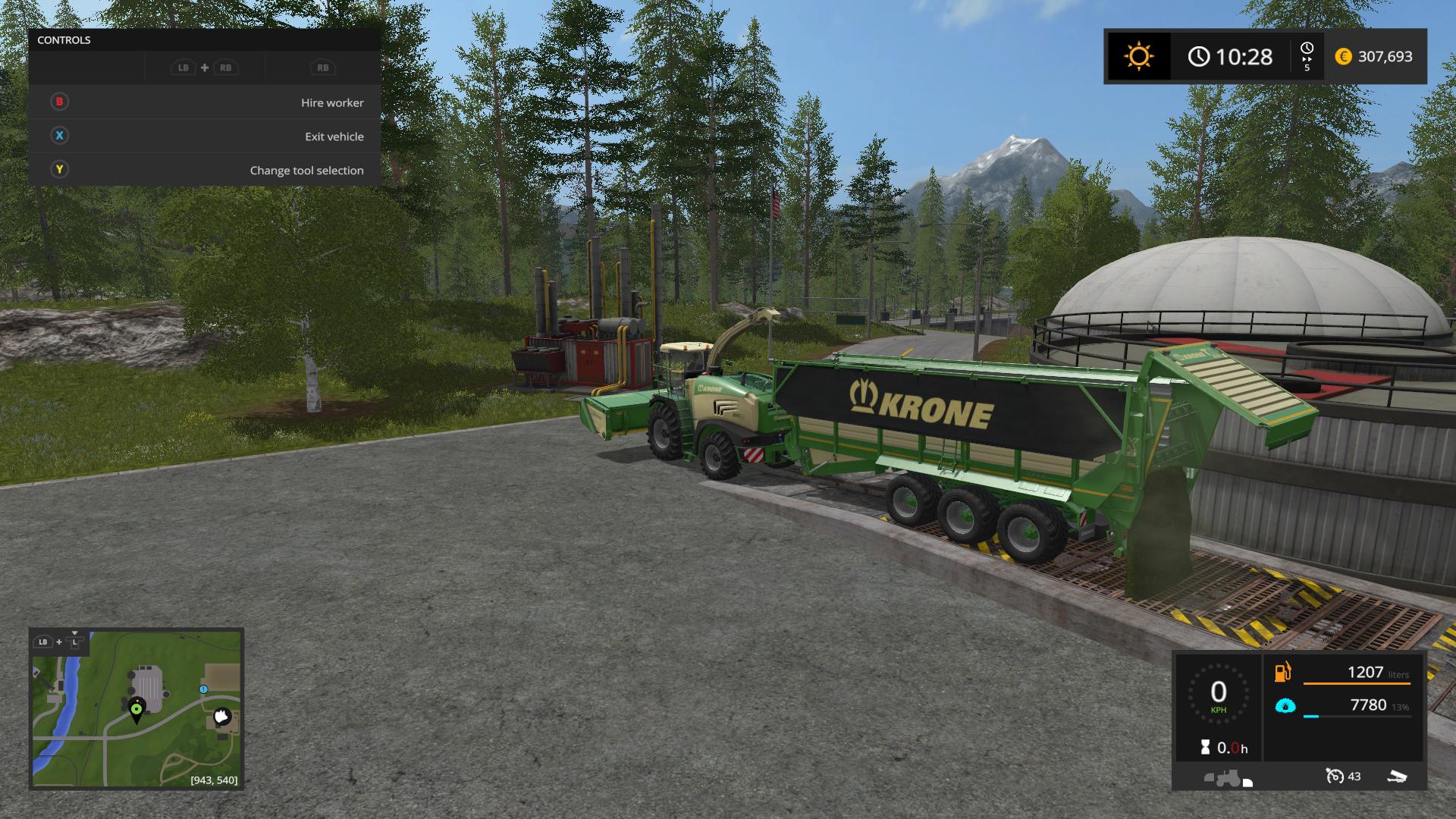Click the cyan fill level icon

(x=1285, y=706)
